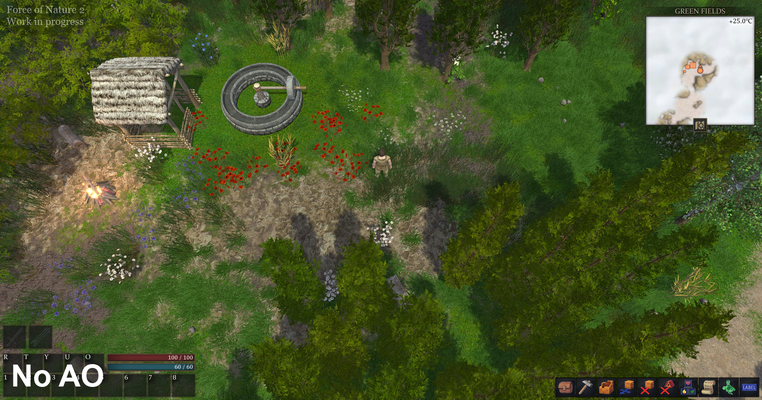Click the open wooden crate build icon

click(x=606, y=387)
